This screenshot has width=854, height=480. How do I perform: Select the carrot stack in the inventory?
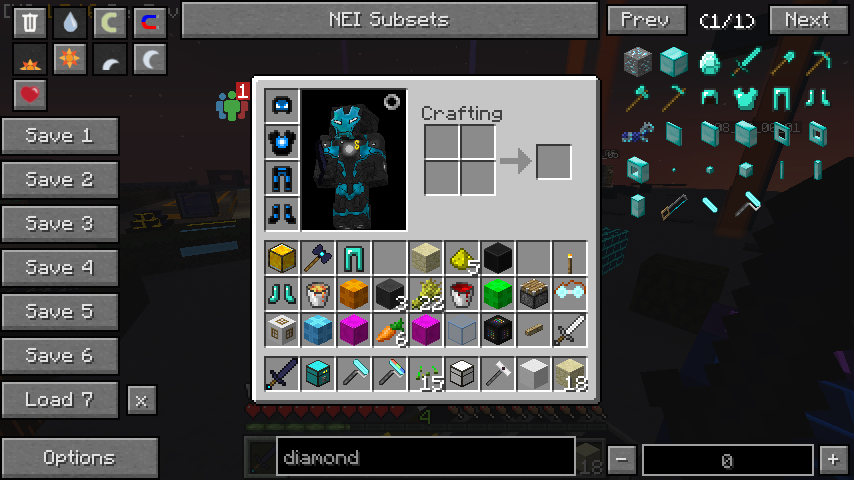[389, 330]
